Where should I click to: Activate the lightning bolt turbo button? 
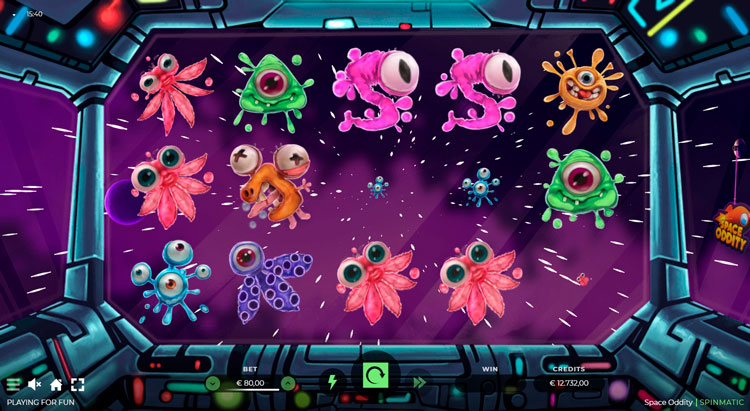point(332,381)
